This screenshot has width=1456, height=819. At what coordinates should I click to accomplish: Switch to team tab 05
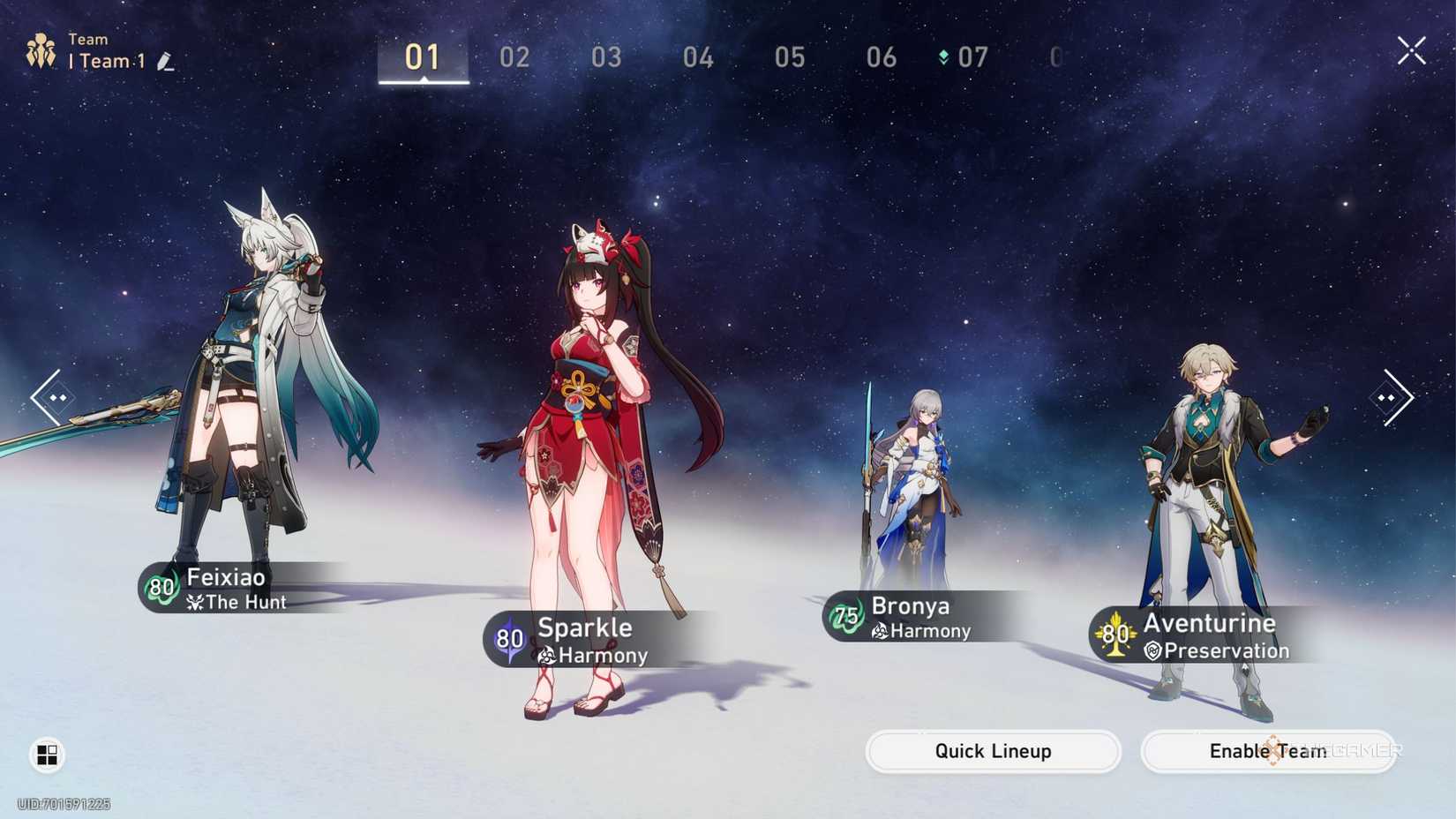[x=791, y=57]
